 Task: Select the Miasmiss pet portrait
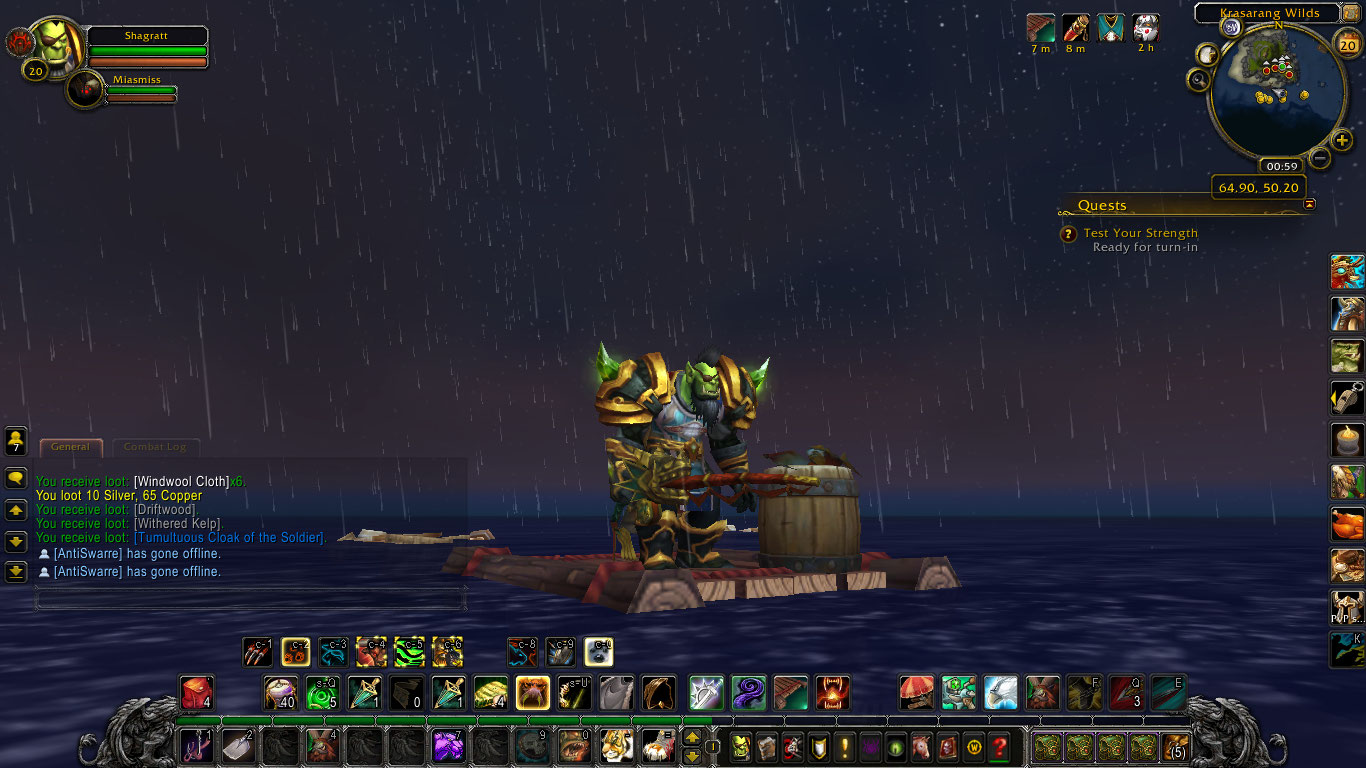point(87,91)
